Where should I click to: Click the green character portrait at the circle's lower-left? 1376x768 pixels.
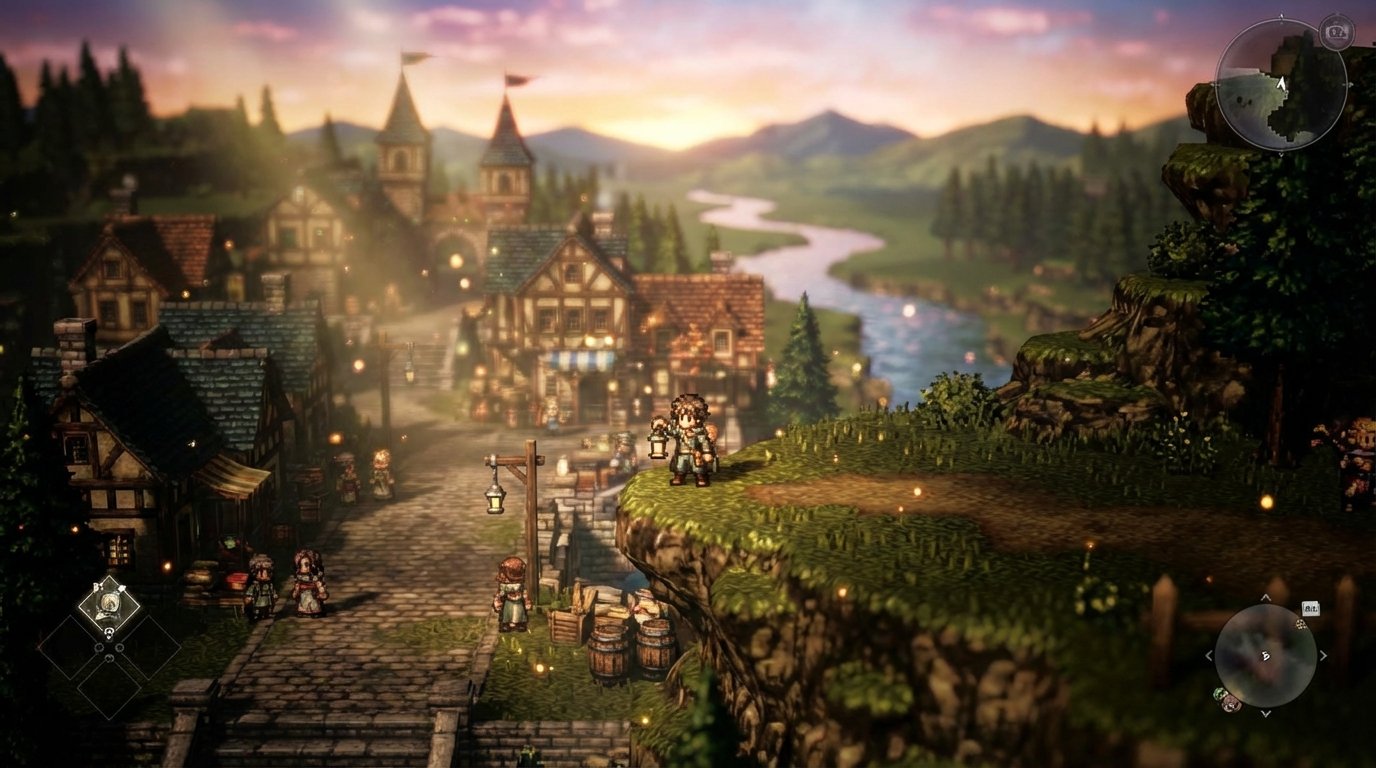click(1218, 692)
